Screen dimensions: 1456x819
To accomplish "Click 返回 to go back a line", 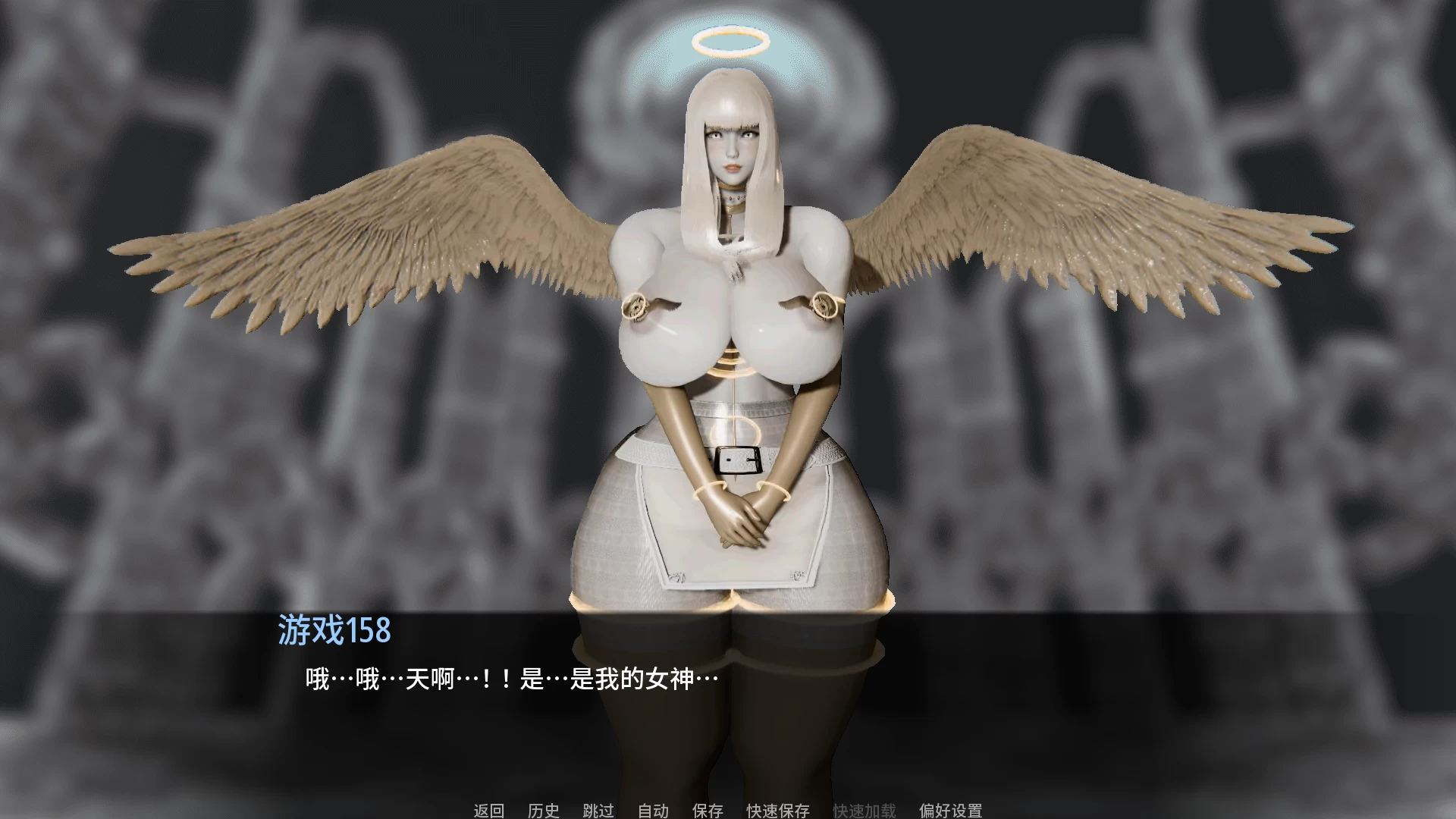I will (x=489, y=811).
